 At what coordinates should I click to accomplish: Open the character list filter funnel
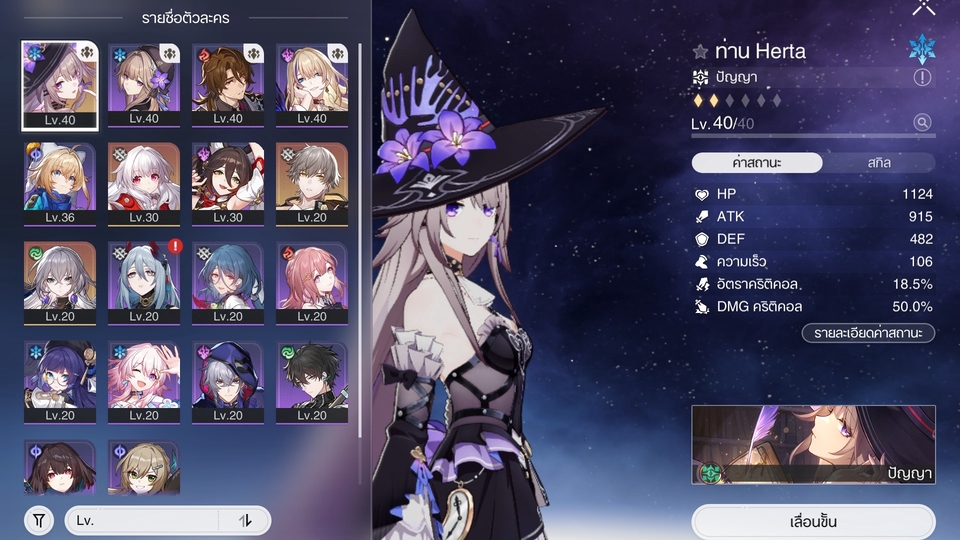(x=38, y=520)
